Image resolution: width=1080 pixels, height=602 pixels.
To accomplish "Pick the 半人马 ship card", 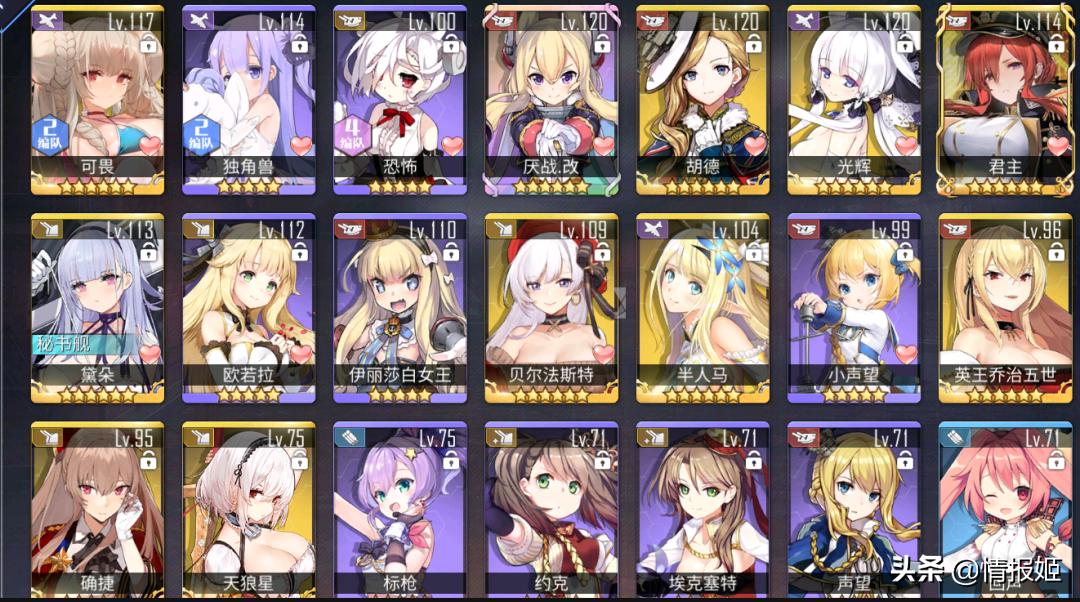I will [x=702, y=306].
